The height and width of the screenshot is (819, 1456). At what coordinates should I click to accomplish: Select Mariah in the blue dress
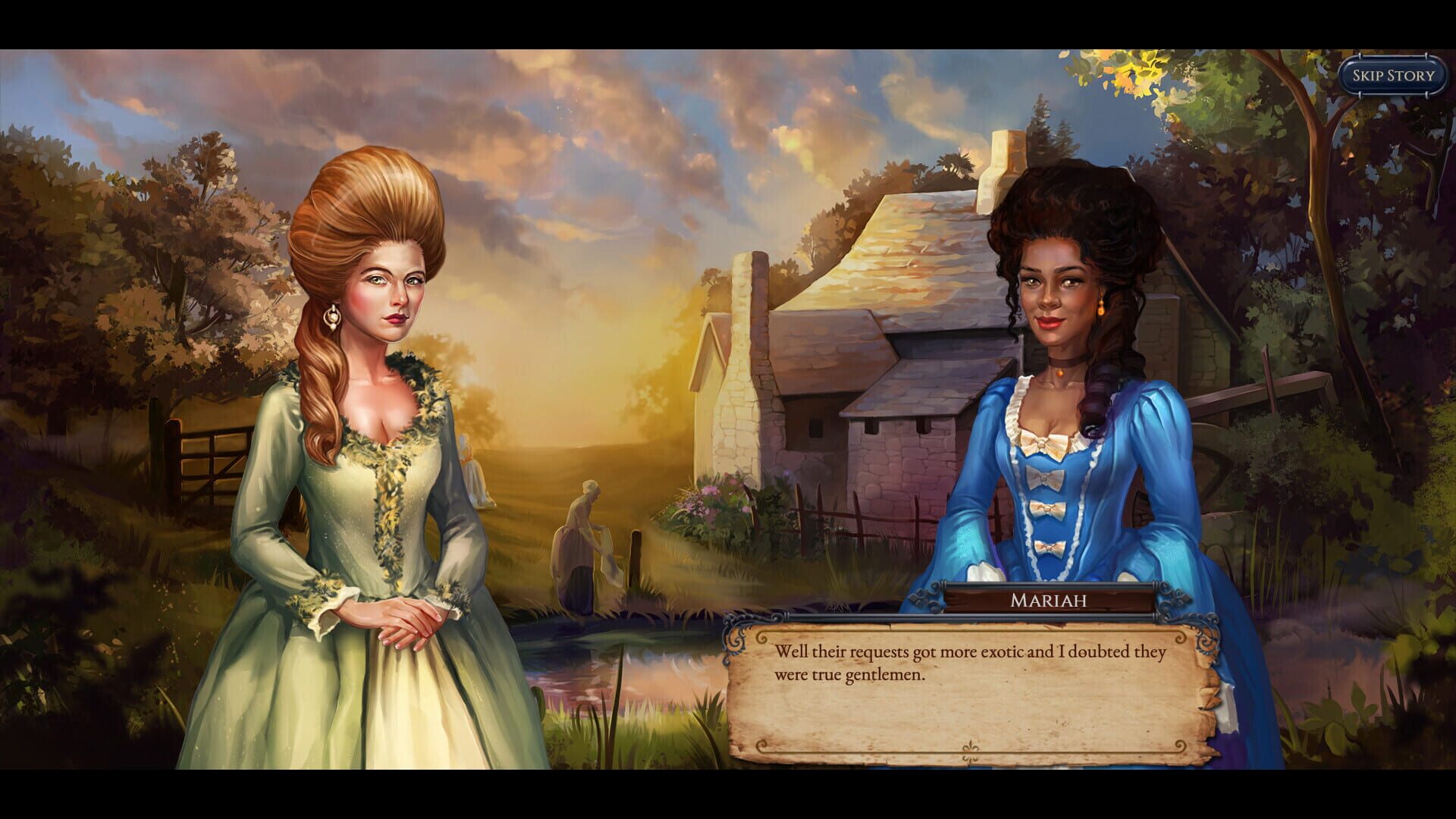[x=1062, y=341]
